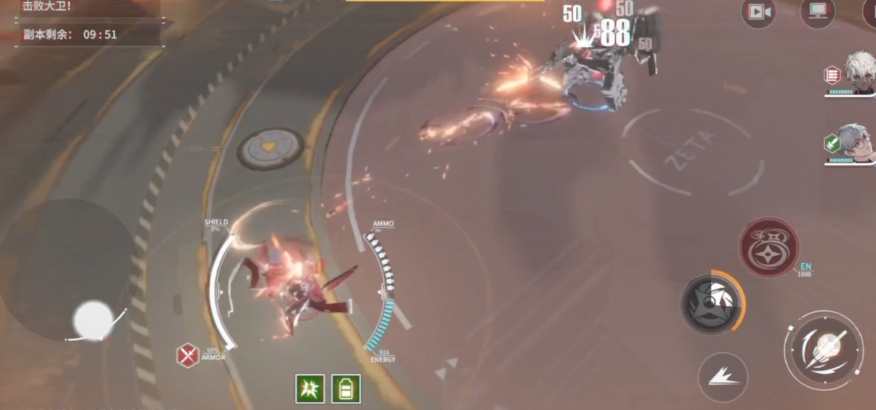Open the monitor display icon

coord(818,12)
